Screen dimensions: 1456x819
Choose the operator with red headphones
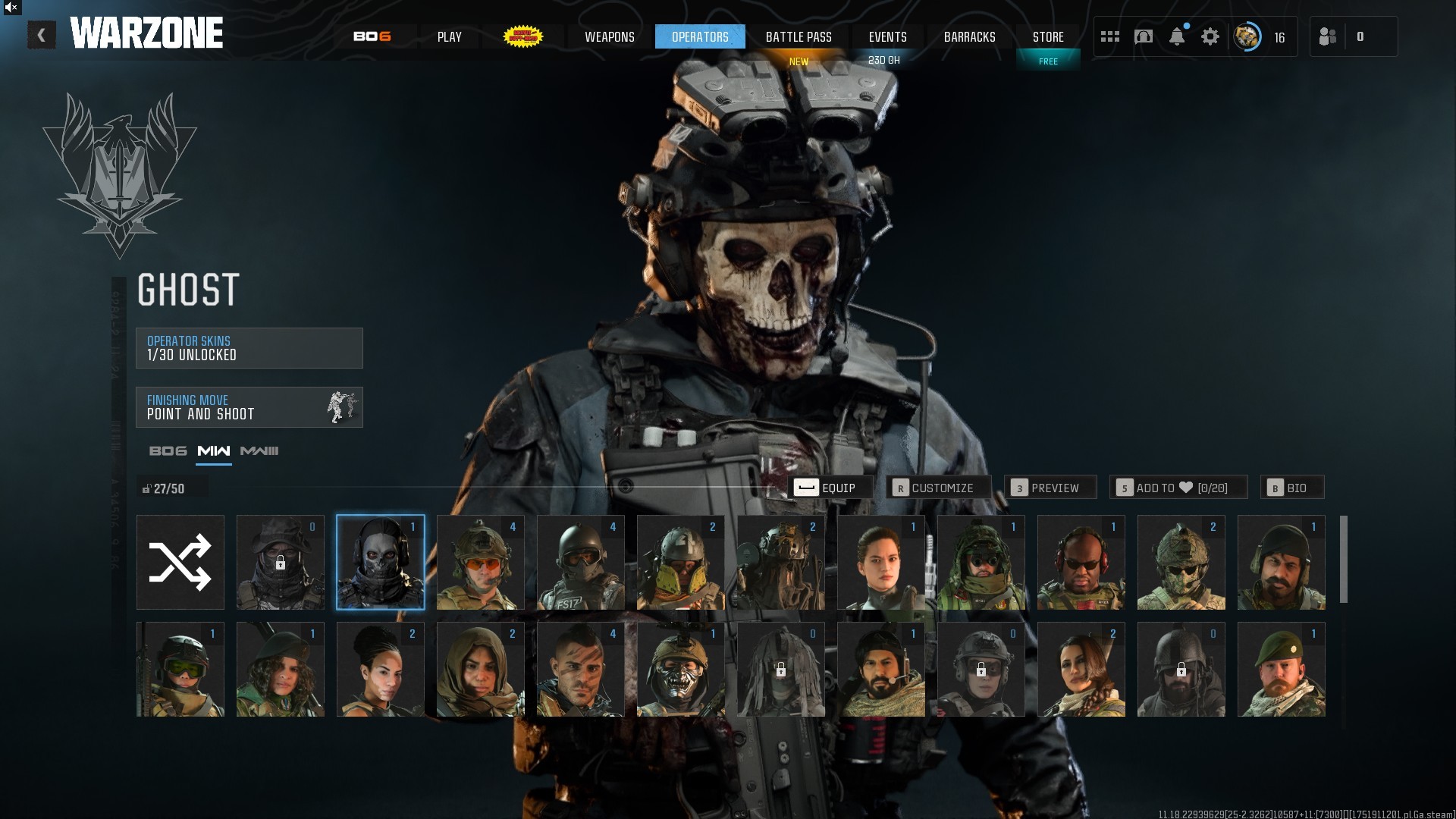[x=1081, y=563]
